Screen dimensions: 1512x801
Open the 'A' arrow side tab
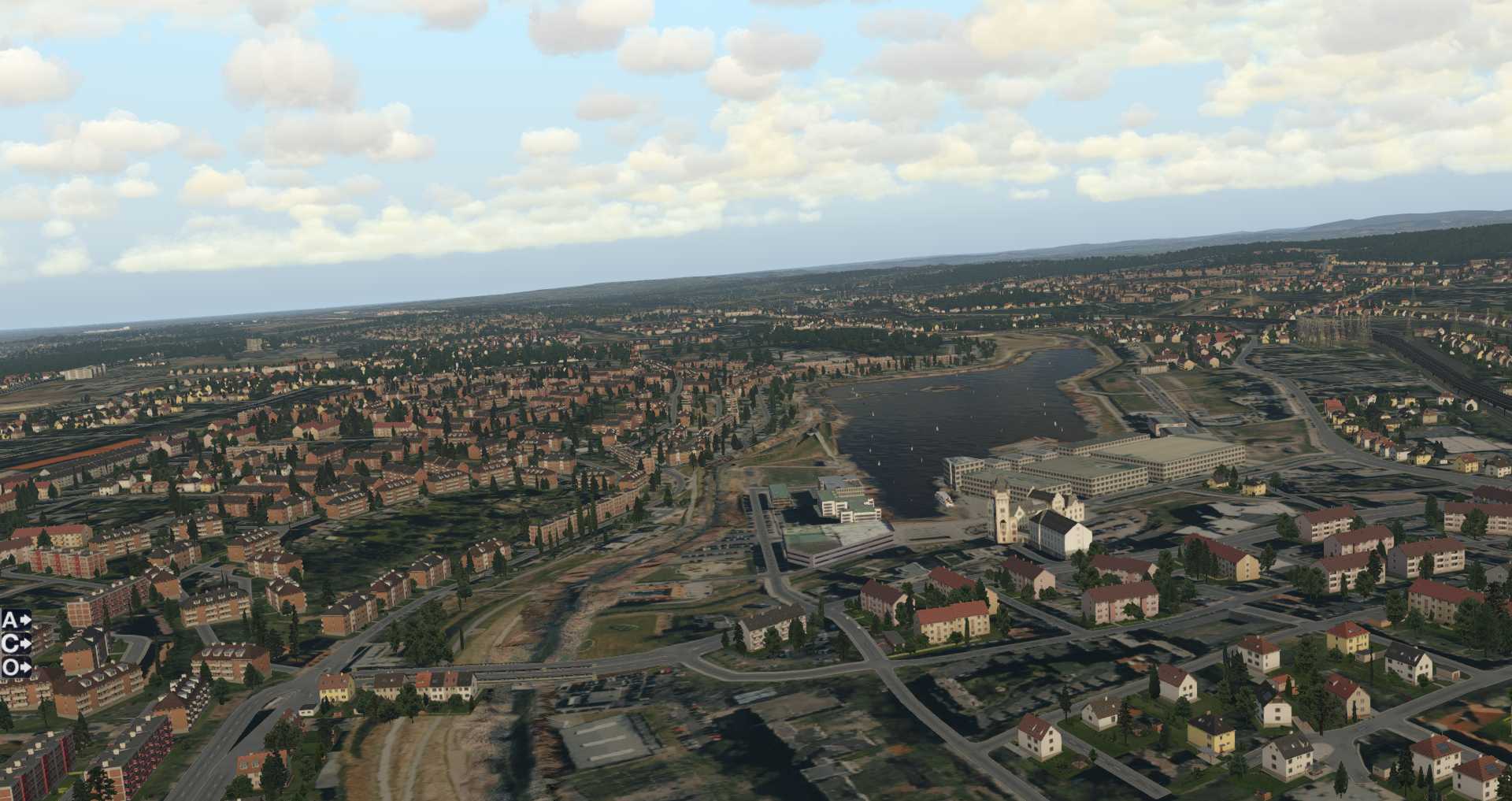pyautogui.click(x=16, y=620)
